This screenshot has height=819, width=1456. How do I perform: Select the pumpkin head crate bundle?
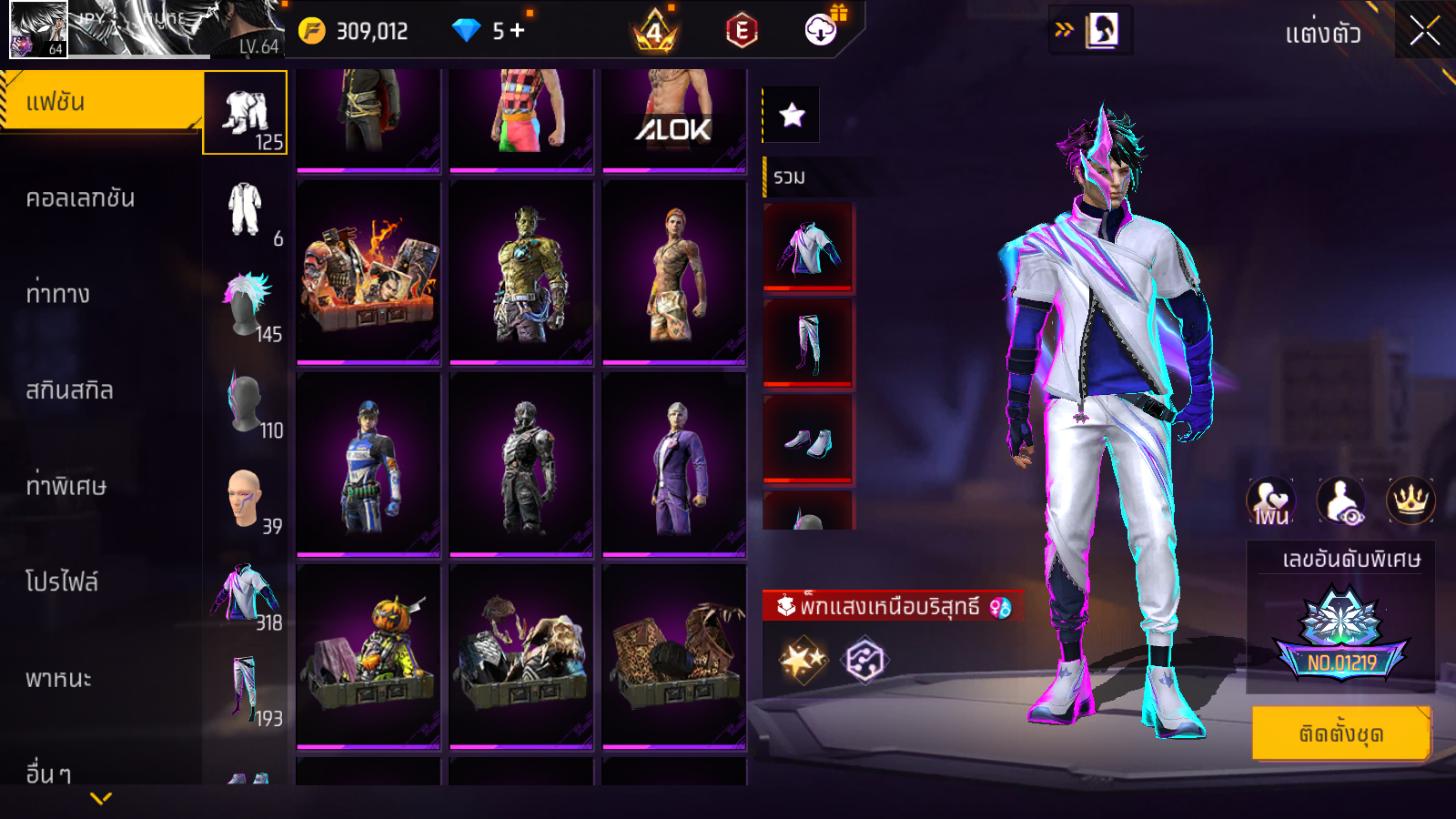[x=369, y=655]
